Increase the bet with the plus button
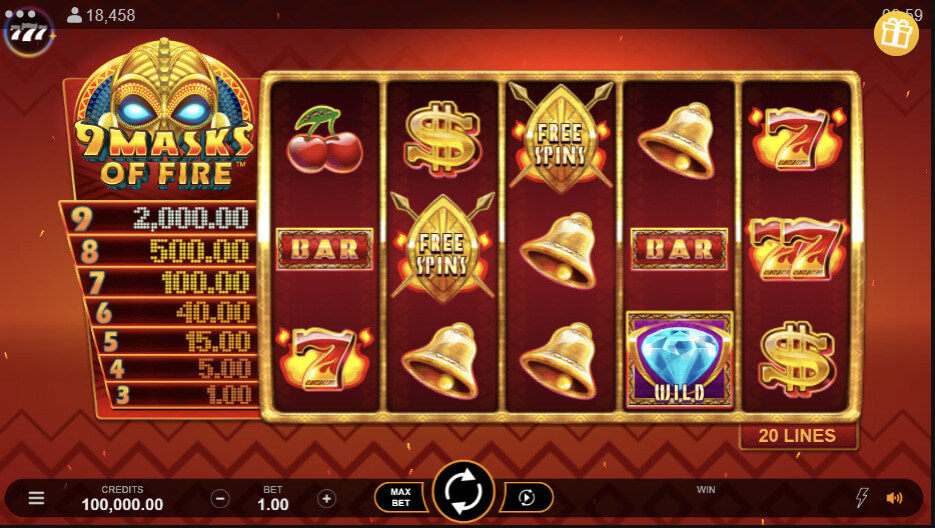Viewport: 935px width, 528px height. [326, 498]
